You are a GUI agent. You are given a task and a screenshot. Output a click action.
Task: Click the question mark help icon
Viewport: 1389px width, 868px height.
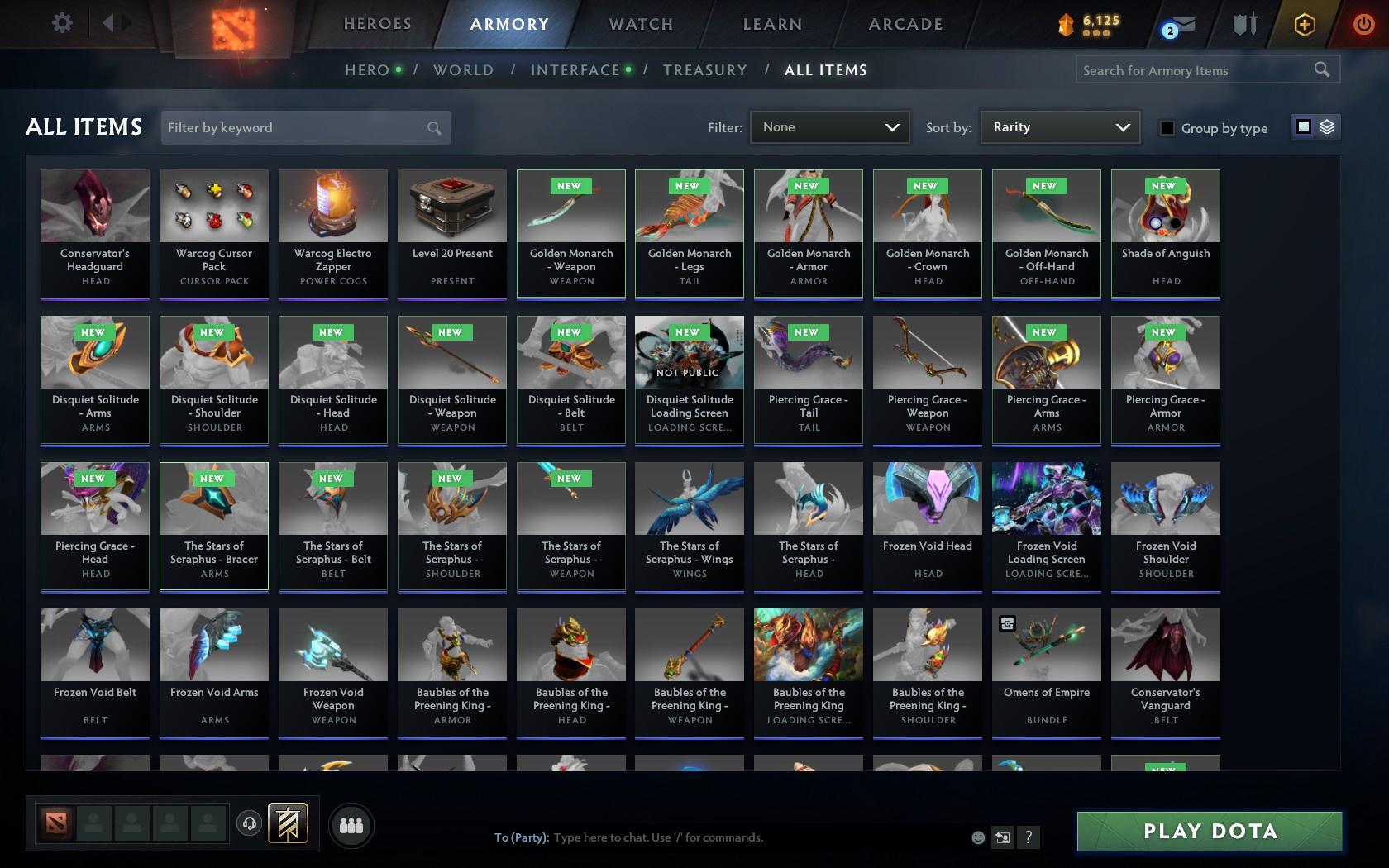pyautogui.click(x=1028, y=837)
